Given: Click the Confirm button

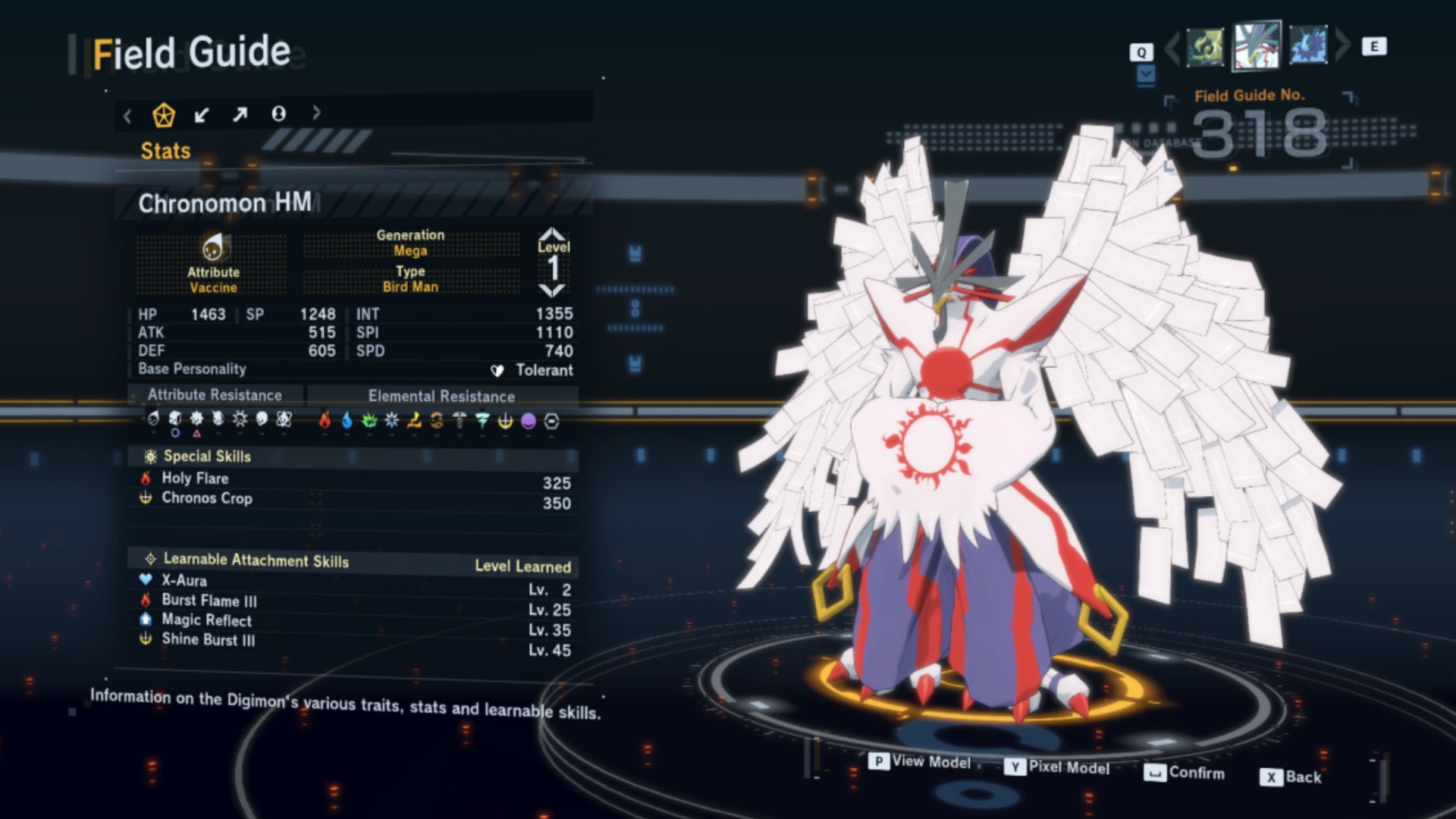Looking at the screenshot, I should point(1185,773).
